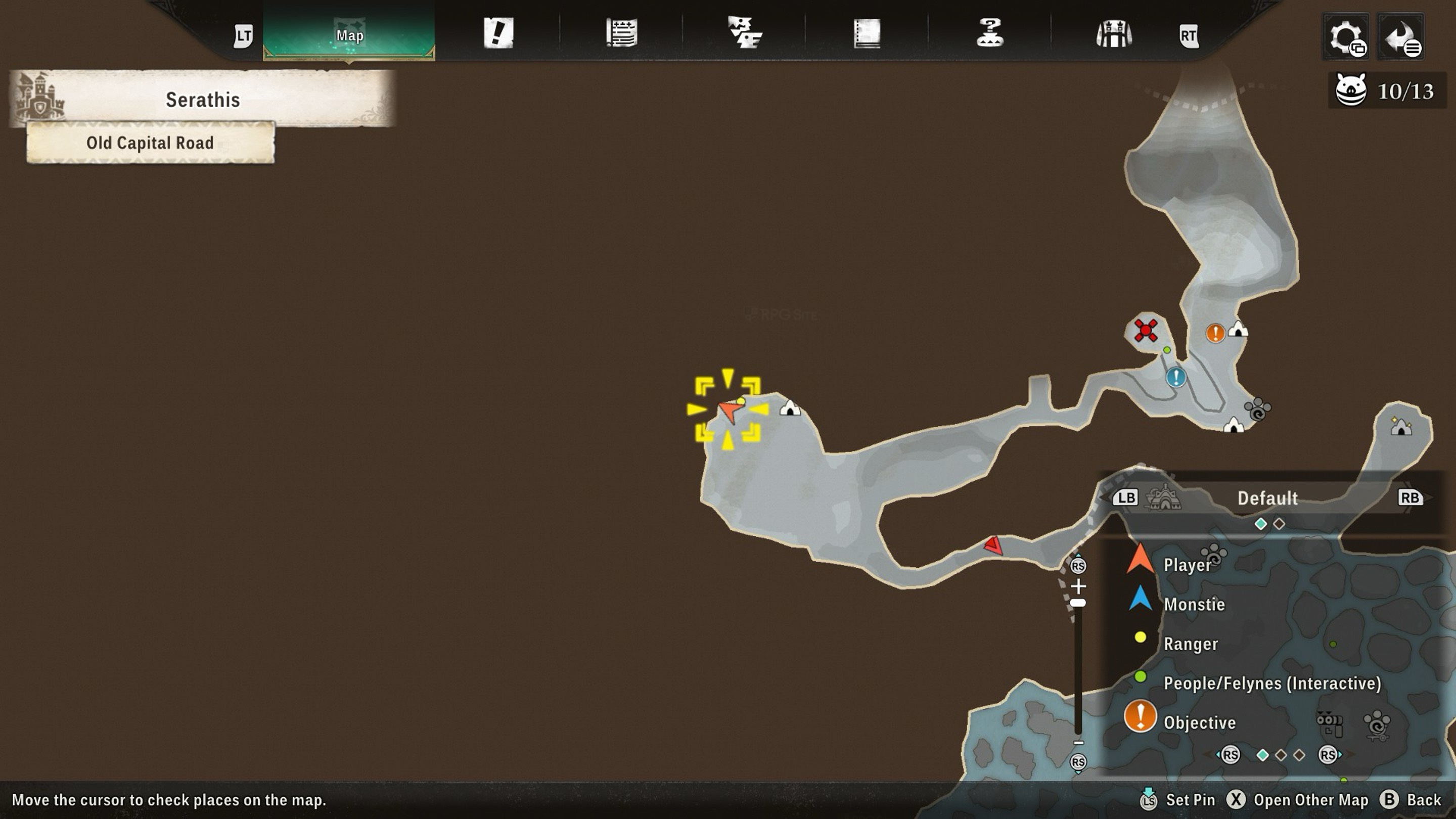Select the camp tent beside the player cursor
The height and width of the screenshot is (819, 1456).
(790, 407)
